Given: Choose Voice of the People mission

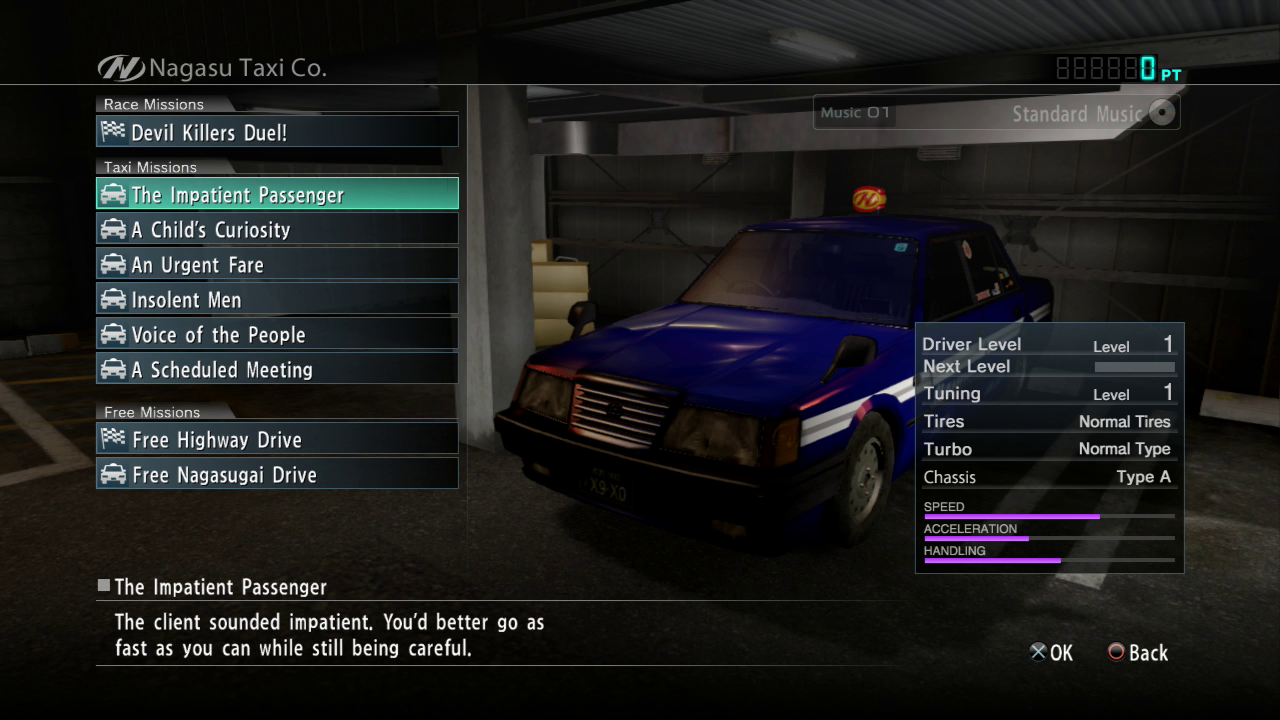Looking at the screenshot, I should [x=277, y=334].
